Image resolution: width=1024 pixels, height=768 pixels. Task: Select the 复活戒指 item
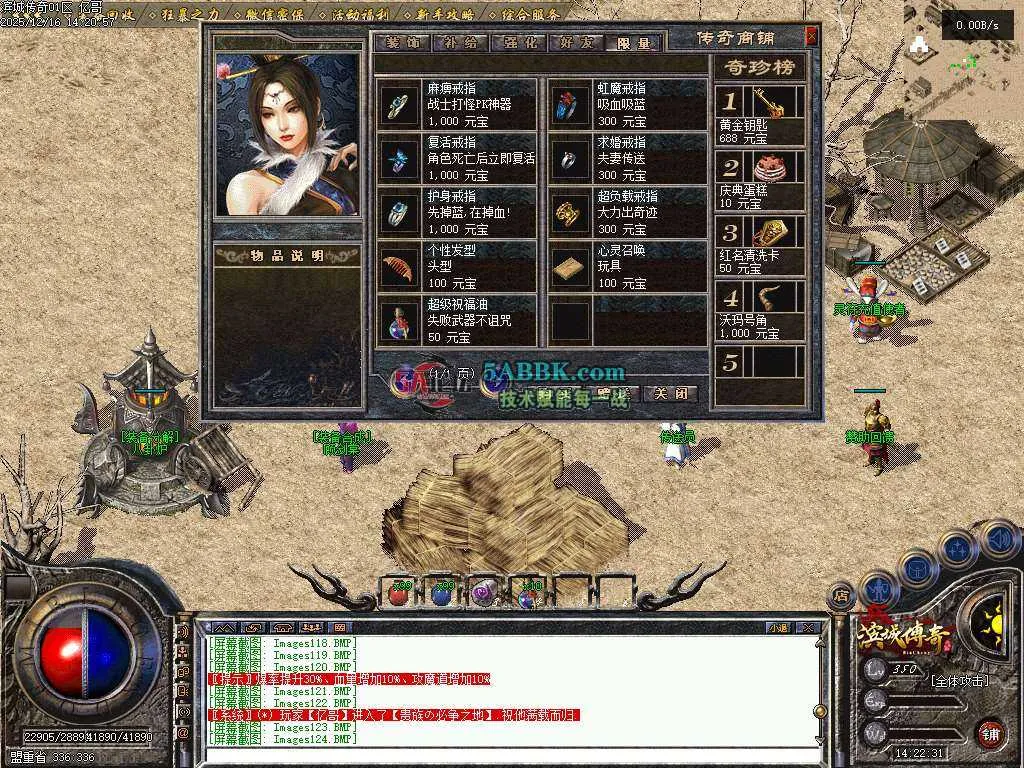[x=459, y=158]
